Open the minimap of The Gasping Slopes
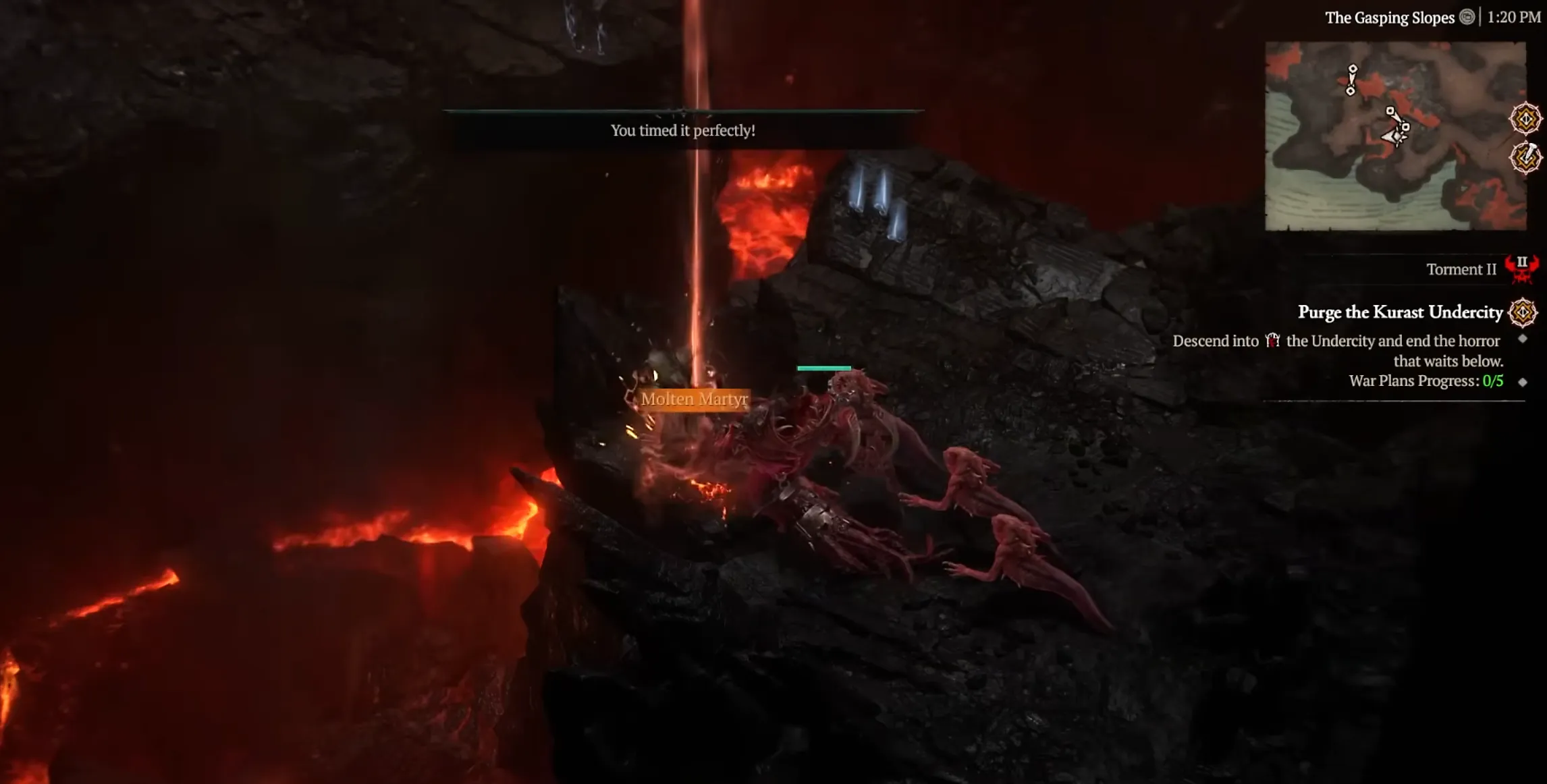 tap(1394, 136)
